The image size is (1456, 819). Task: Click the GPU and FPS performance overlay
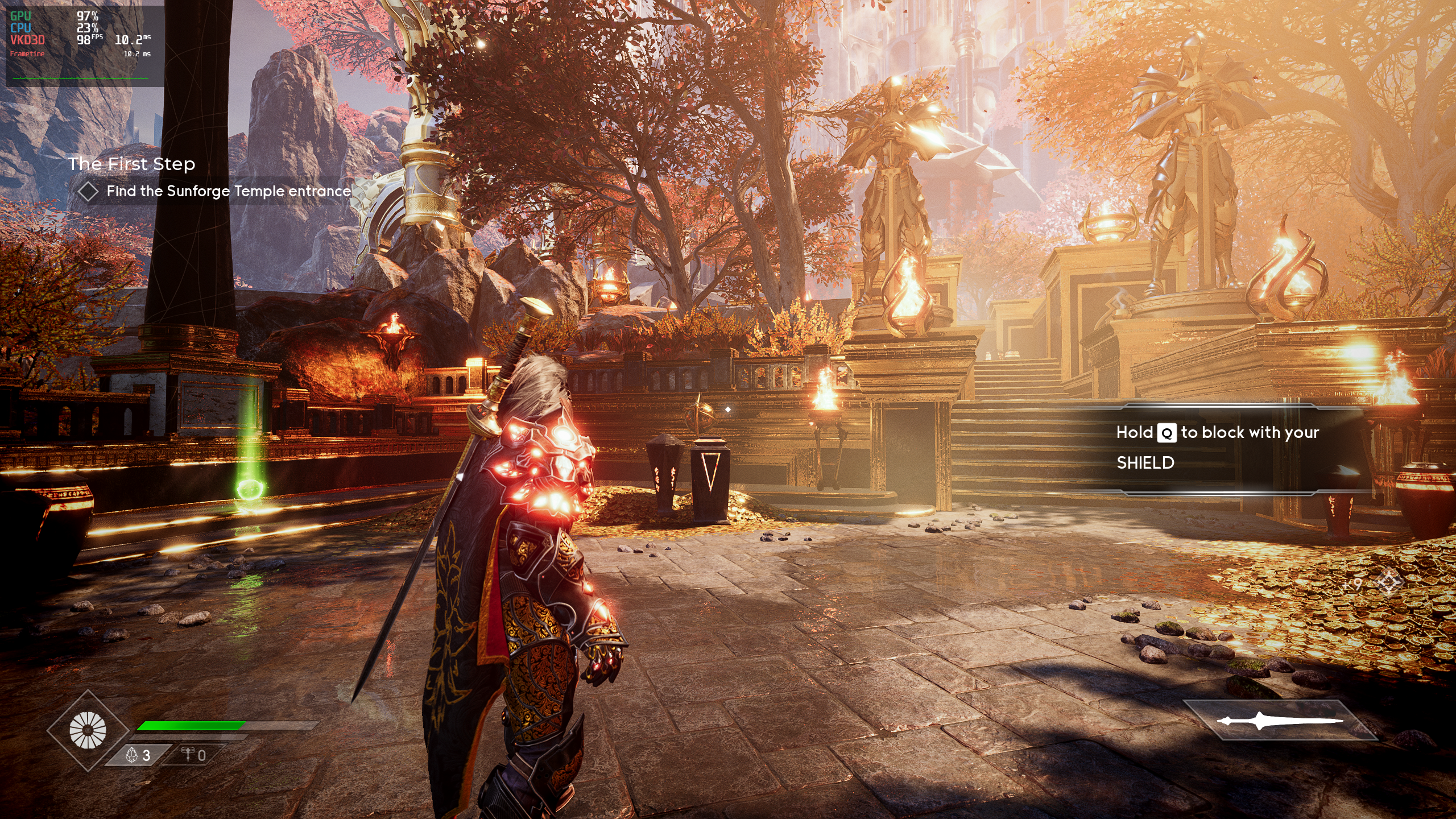(84, 45)
